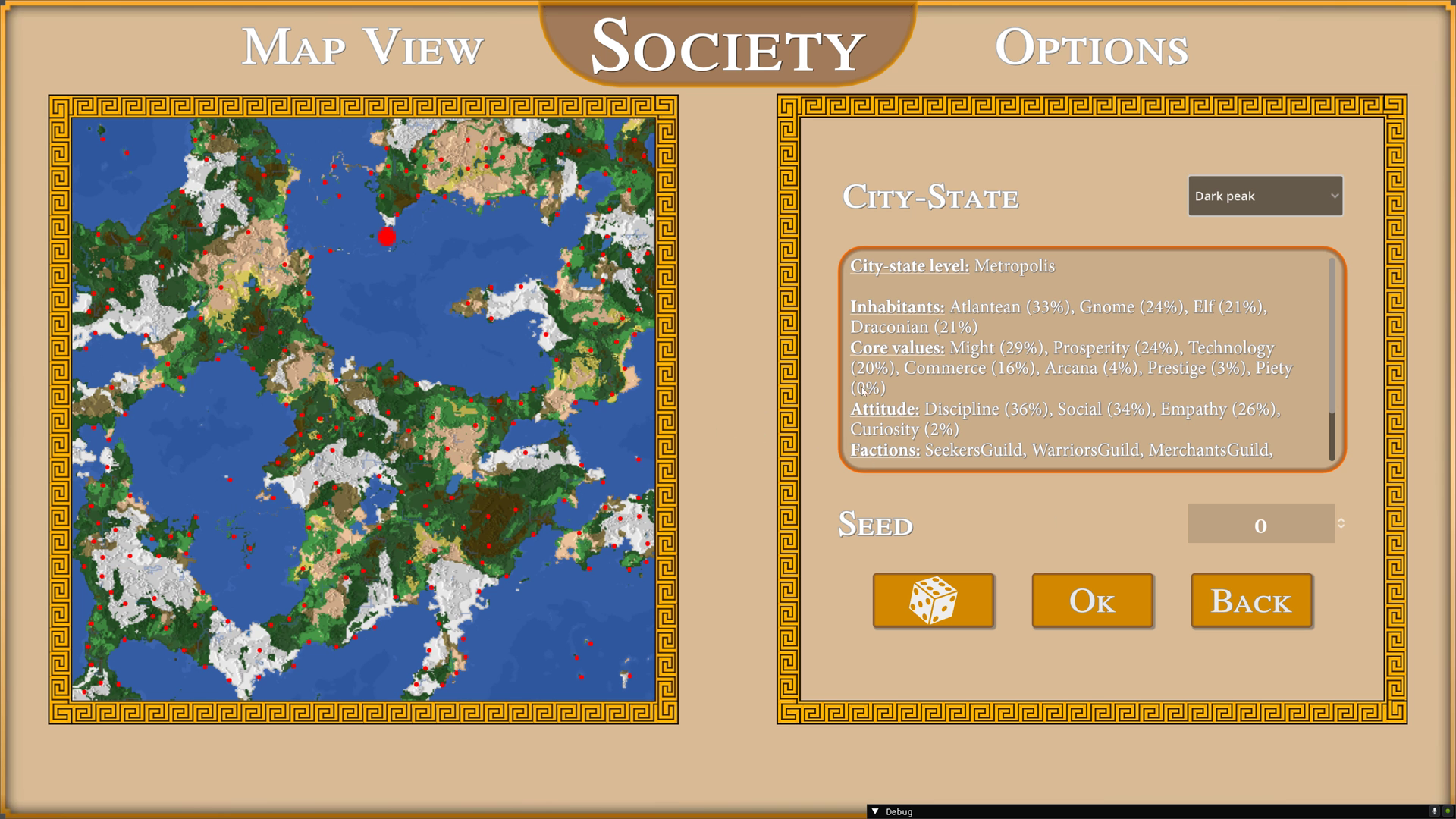The image size is (1456, 819).
Task: Open the Dark peak city-state dropdown
Action: pos(1264,196)
